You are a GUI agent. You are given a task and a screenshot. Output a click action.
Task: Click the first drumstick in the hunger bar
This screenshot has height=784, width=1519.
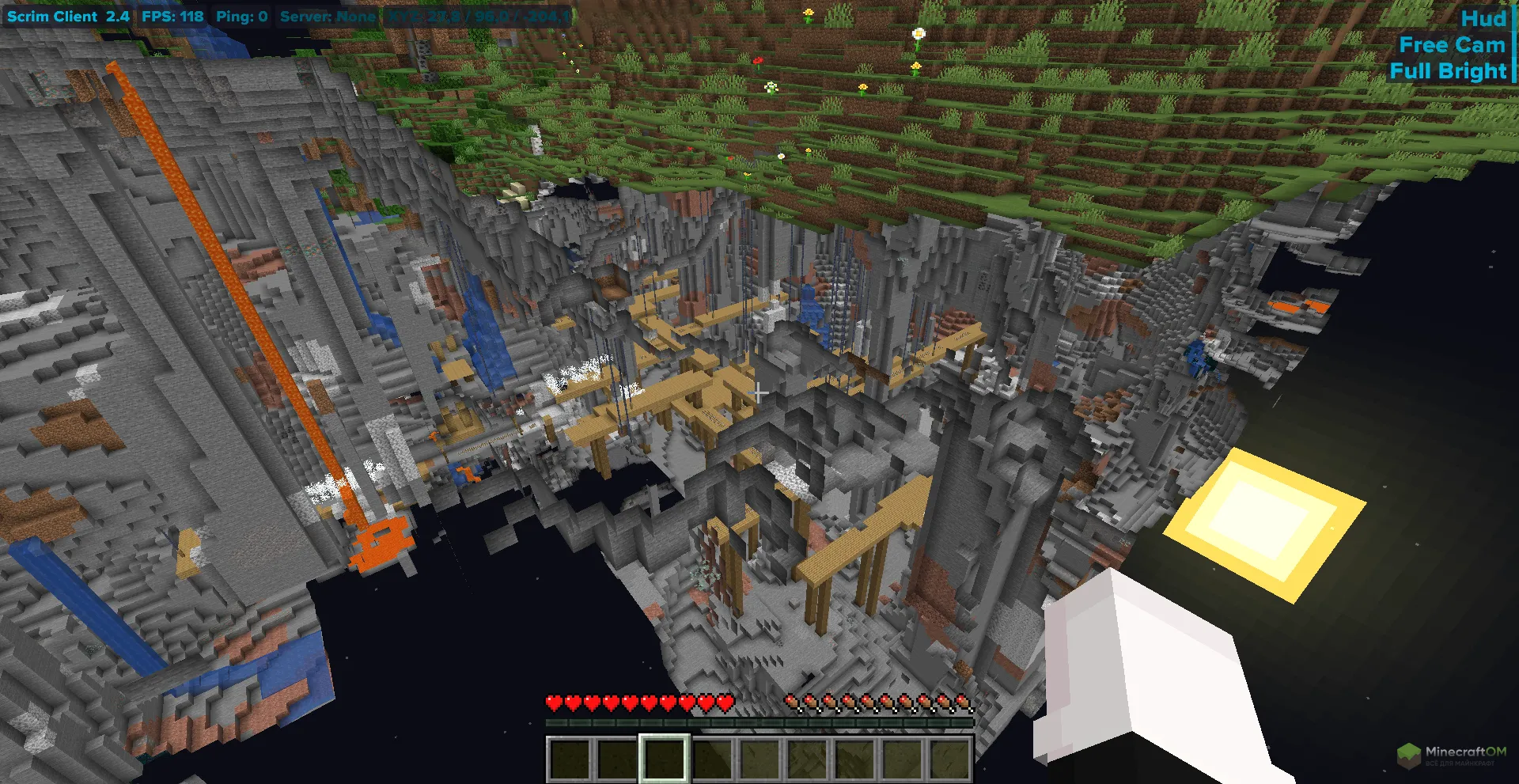pos(791,702)
